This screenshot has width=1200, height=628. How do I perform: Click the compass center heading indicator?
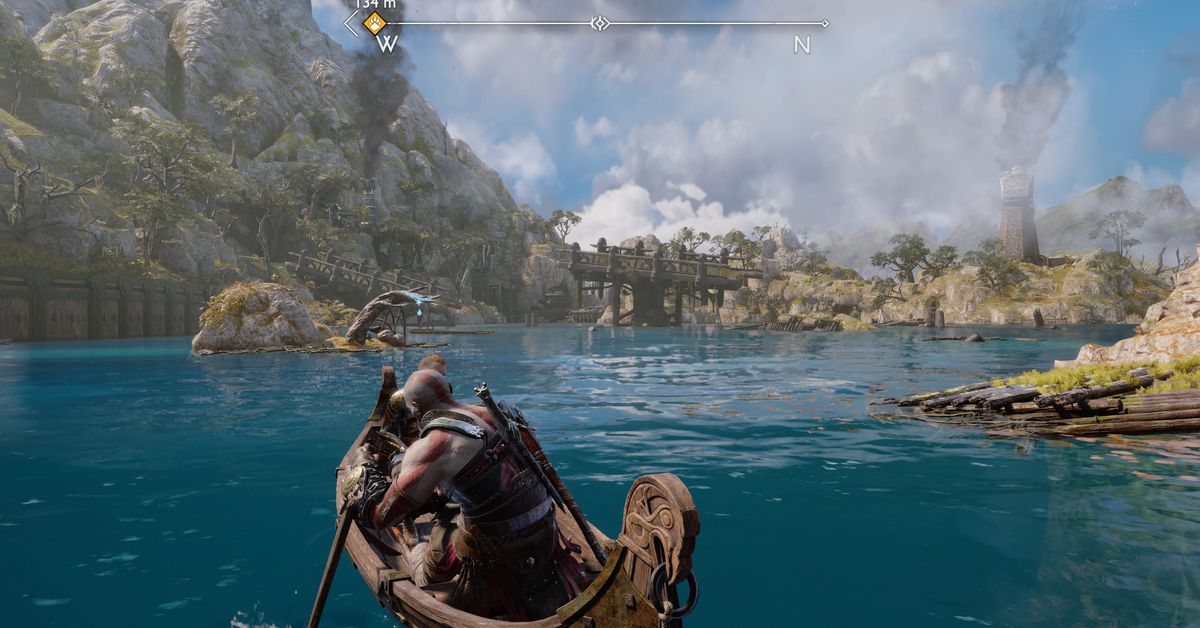coord(599,23)
